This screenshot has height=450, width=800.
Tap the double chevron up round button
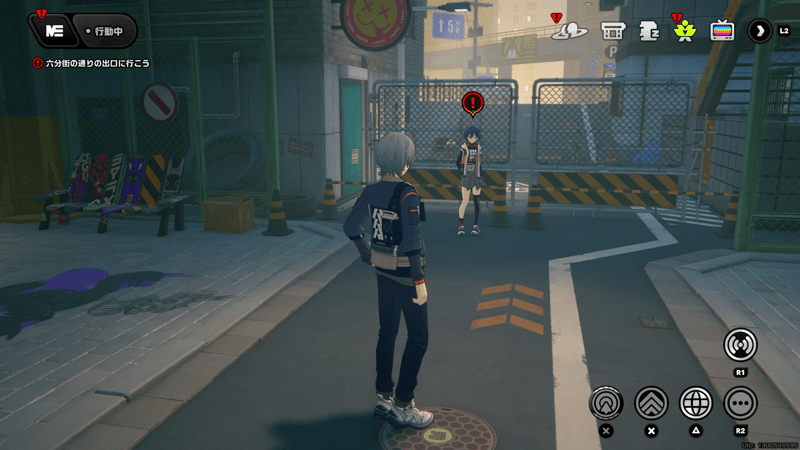pos(651,402)
